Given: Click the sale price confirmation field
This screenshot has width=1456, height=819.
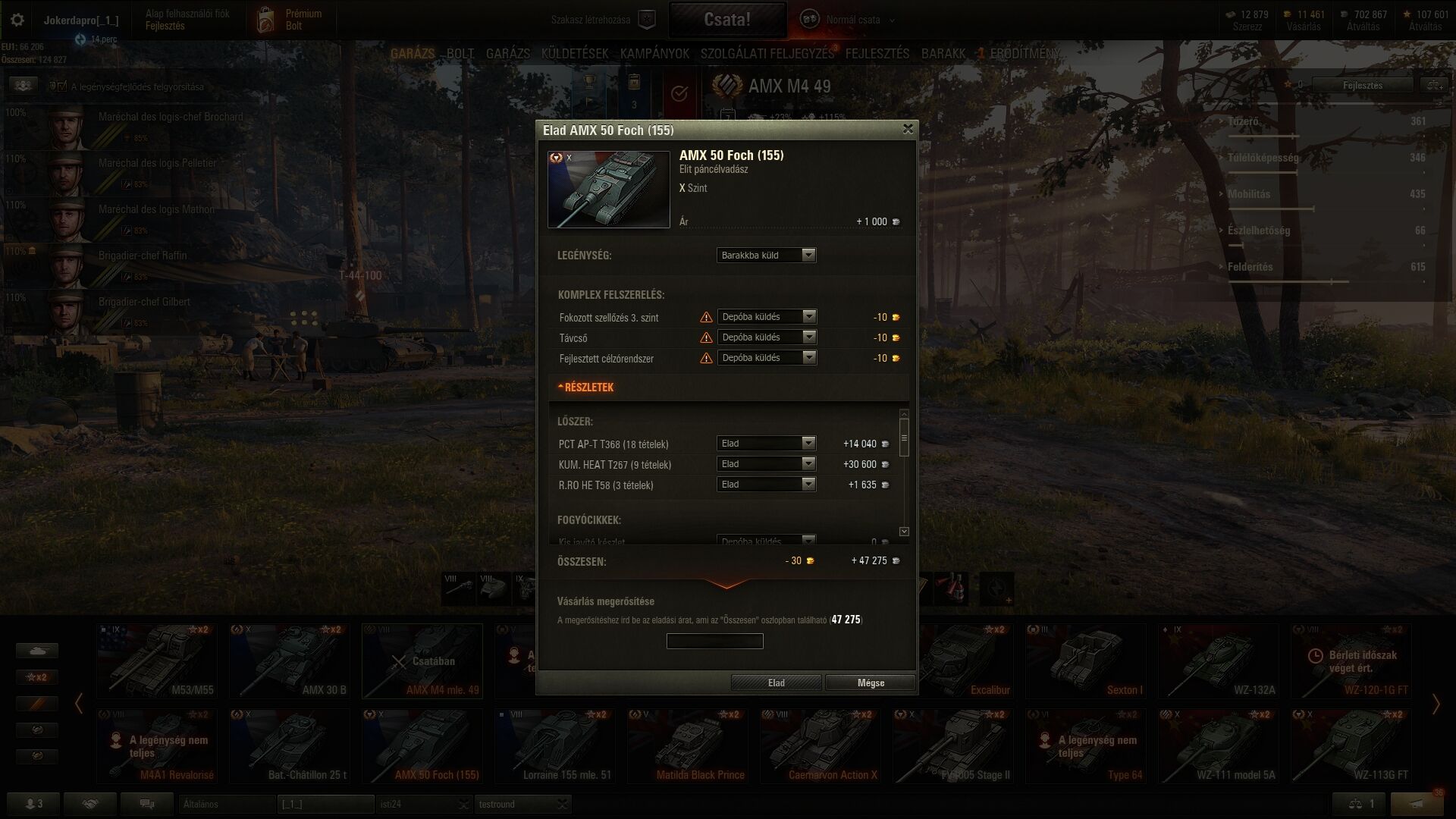Looking at the screenshot, I should 714,642.
